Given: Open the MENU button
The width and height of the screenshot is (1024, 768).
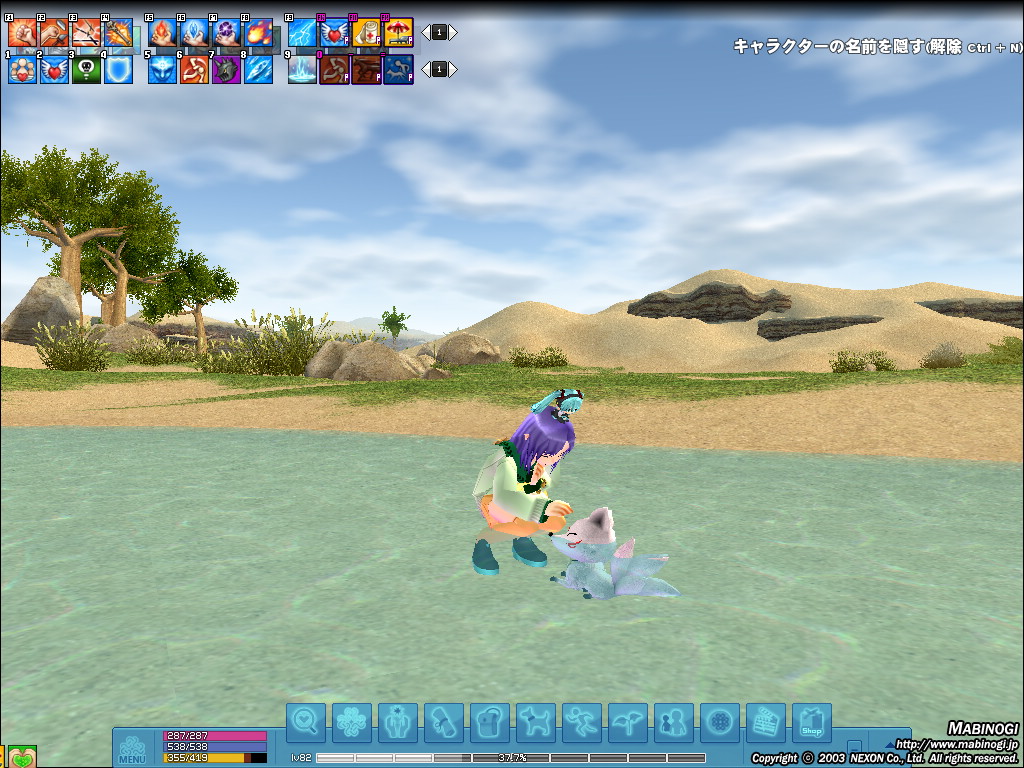Looking at the screenshot, I should pos(132,749).
